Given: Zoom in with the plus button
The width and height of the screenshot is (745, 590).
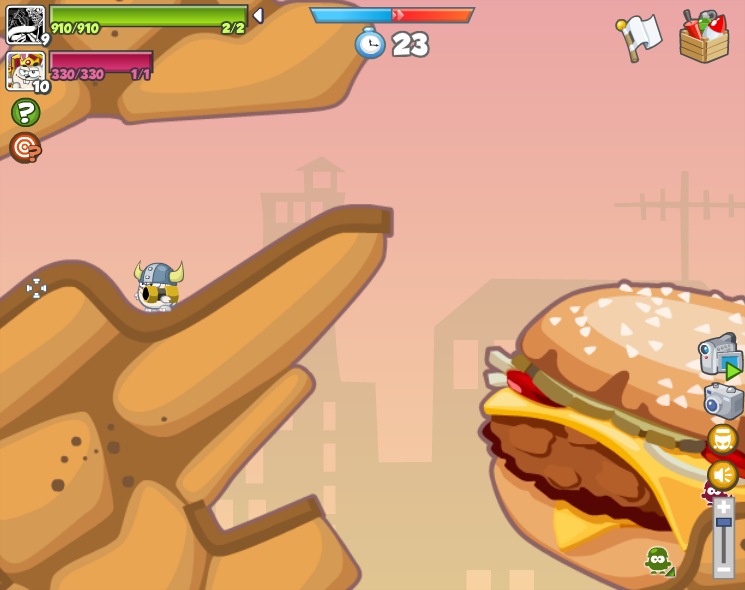Looking at the screenshot, I should 723,507.
